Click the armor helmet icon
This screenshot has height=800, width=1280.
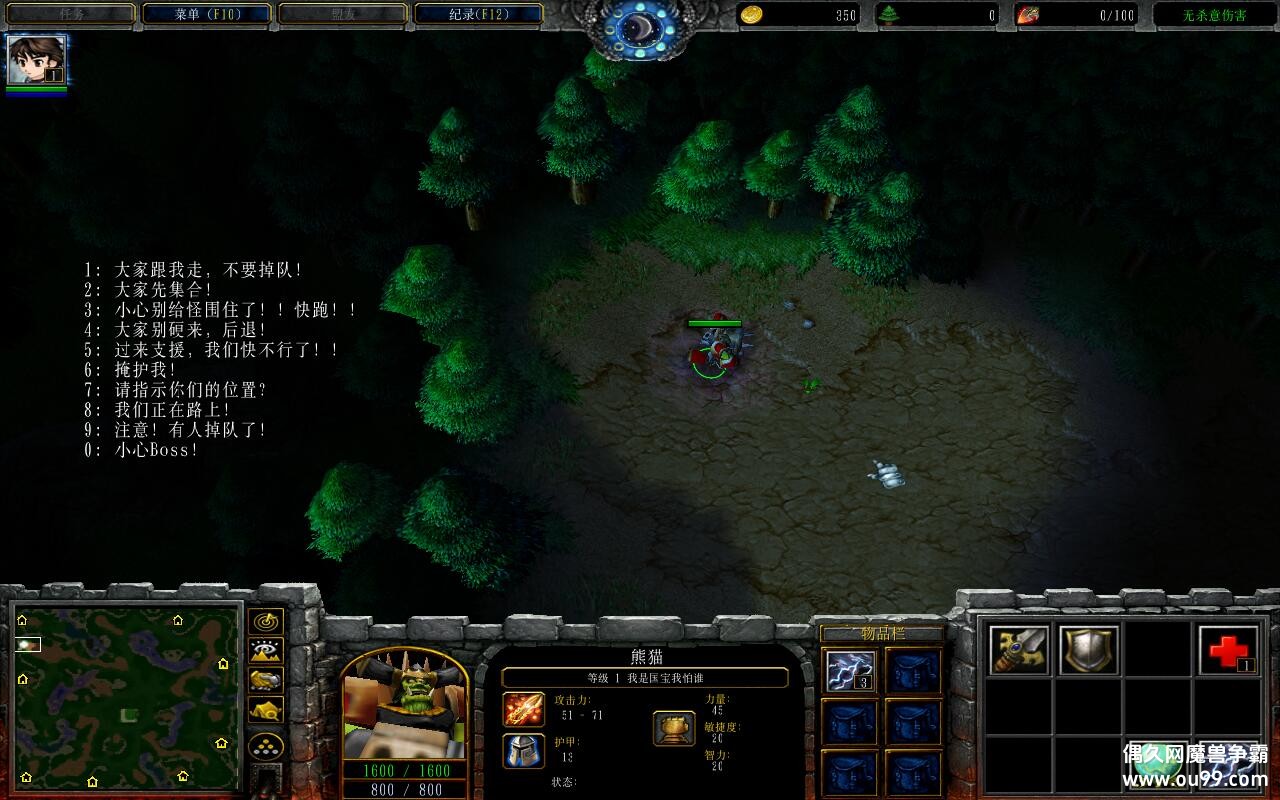pos(524,751)
